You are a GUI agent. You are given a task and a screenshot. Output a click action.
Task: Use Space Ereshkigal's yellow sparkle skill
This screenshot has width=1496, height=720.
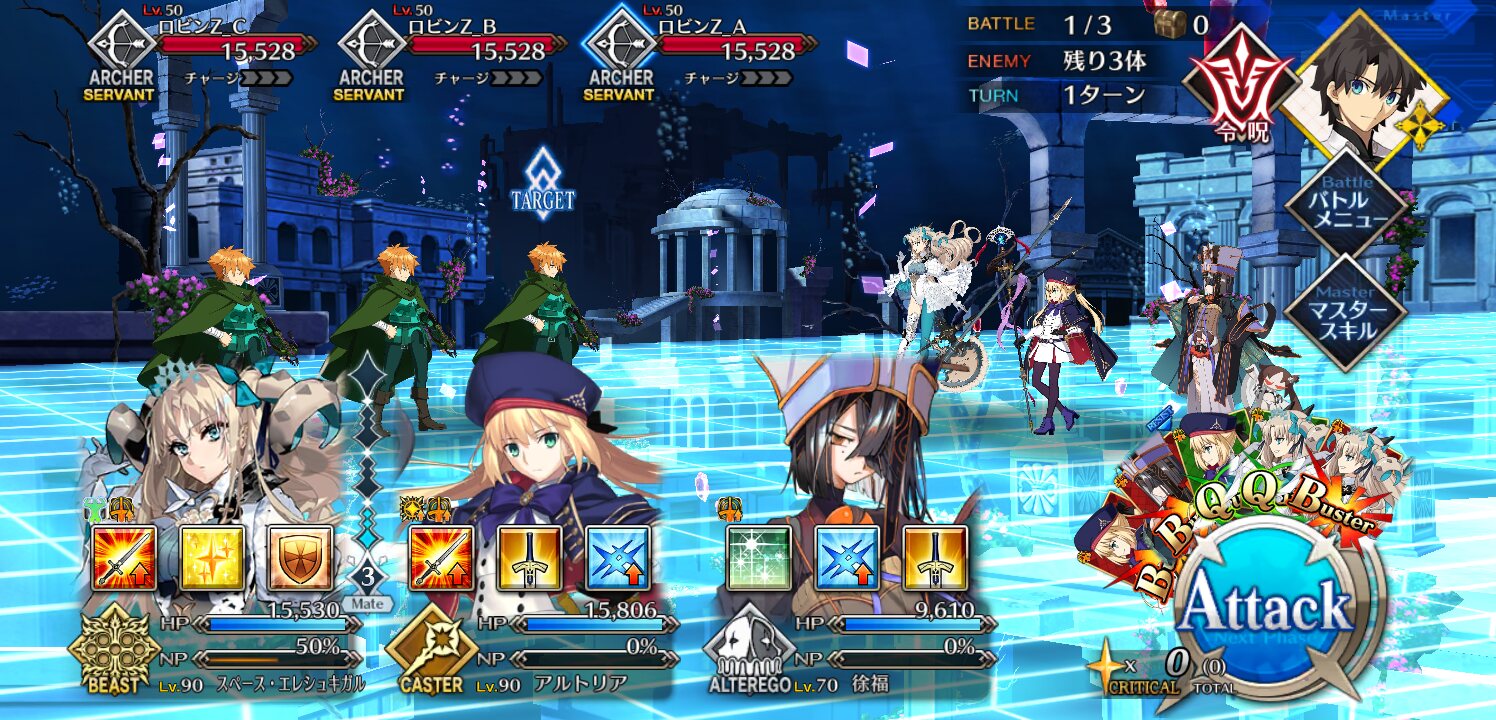point(212,557)
